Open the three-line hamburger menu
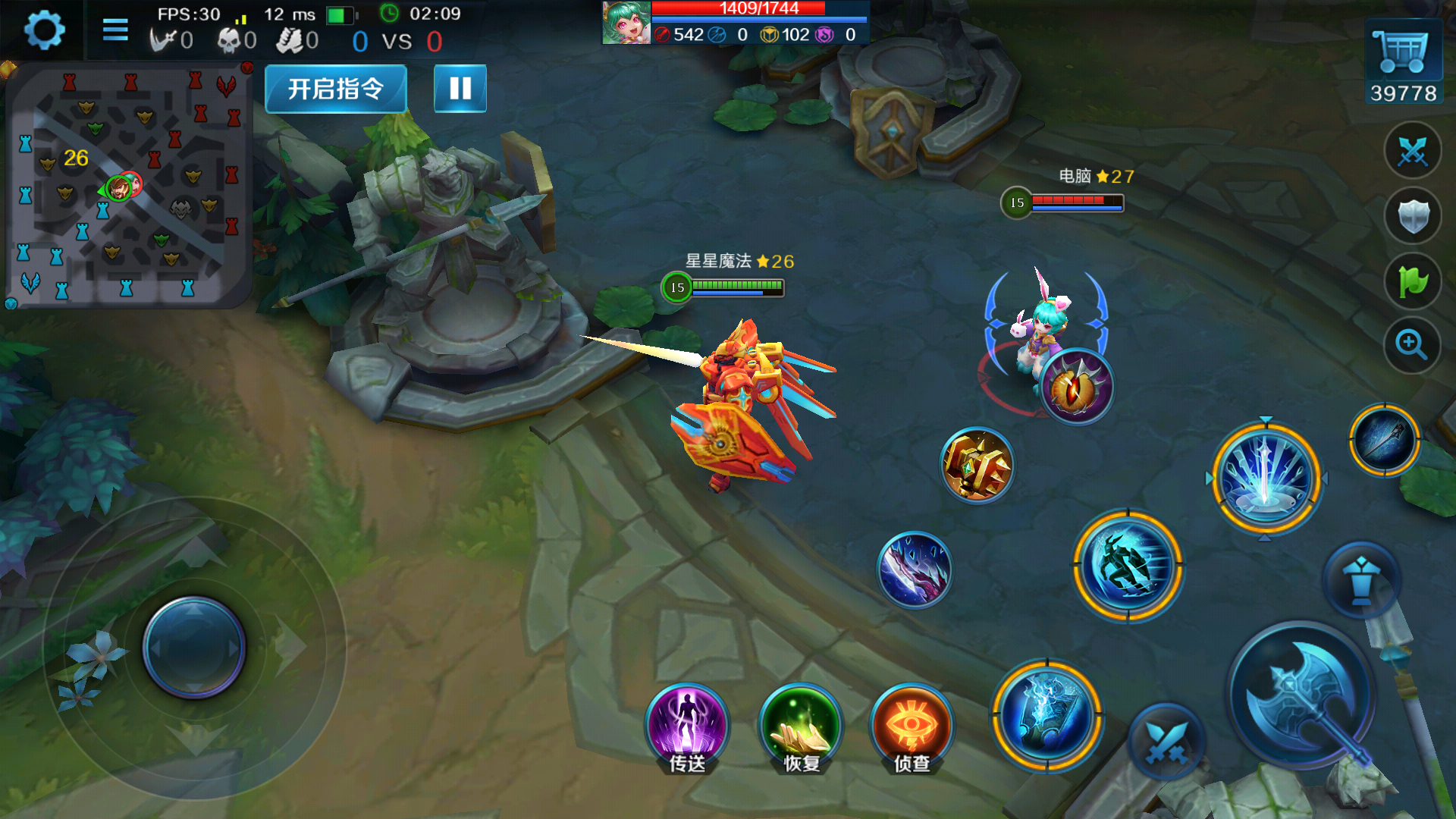1456x819 pixels. 115,30
